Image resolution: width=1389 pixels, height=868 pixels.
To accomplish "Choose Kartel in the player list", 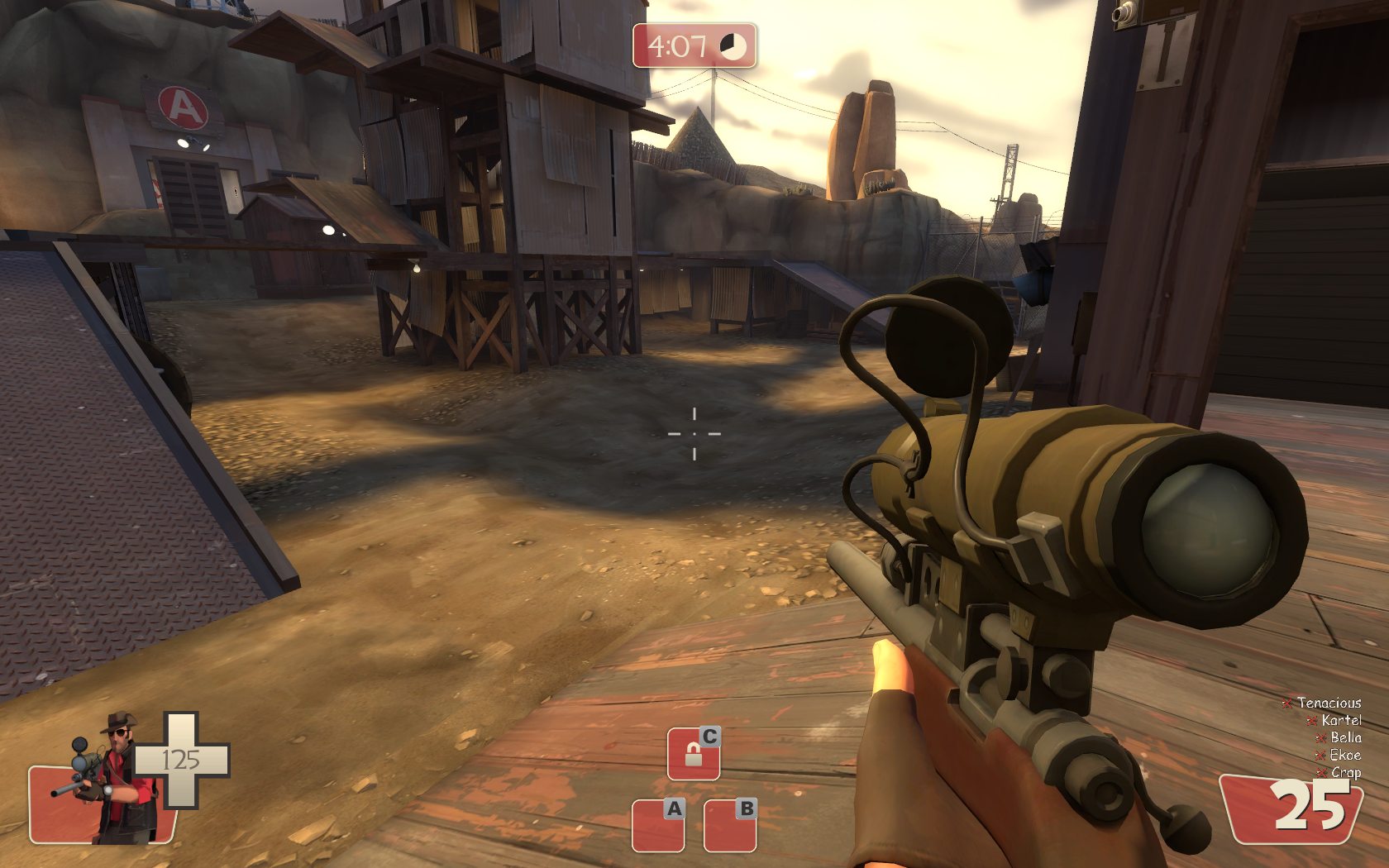I will [1340, 720].
